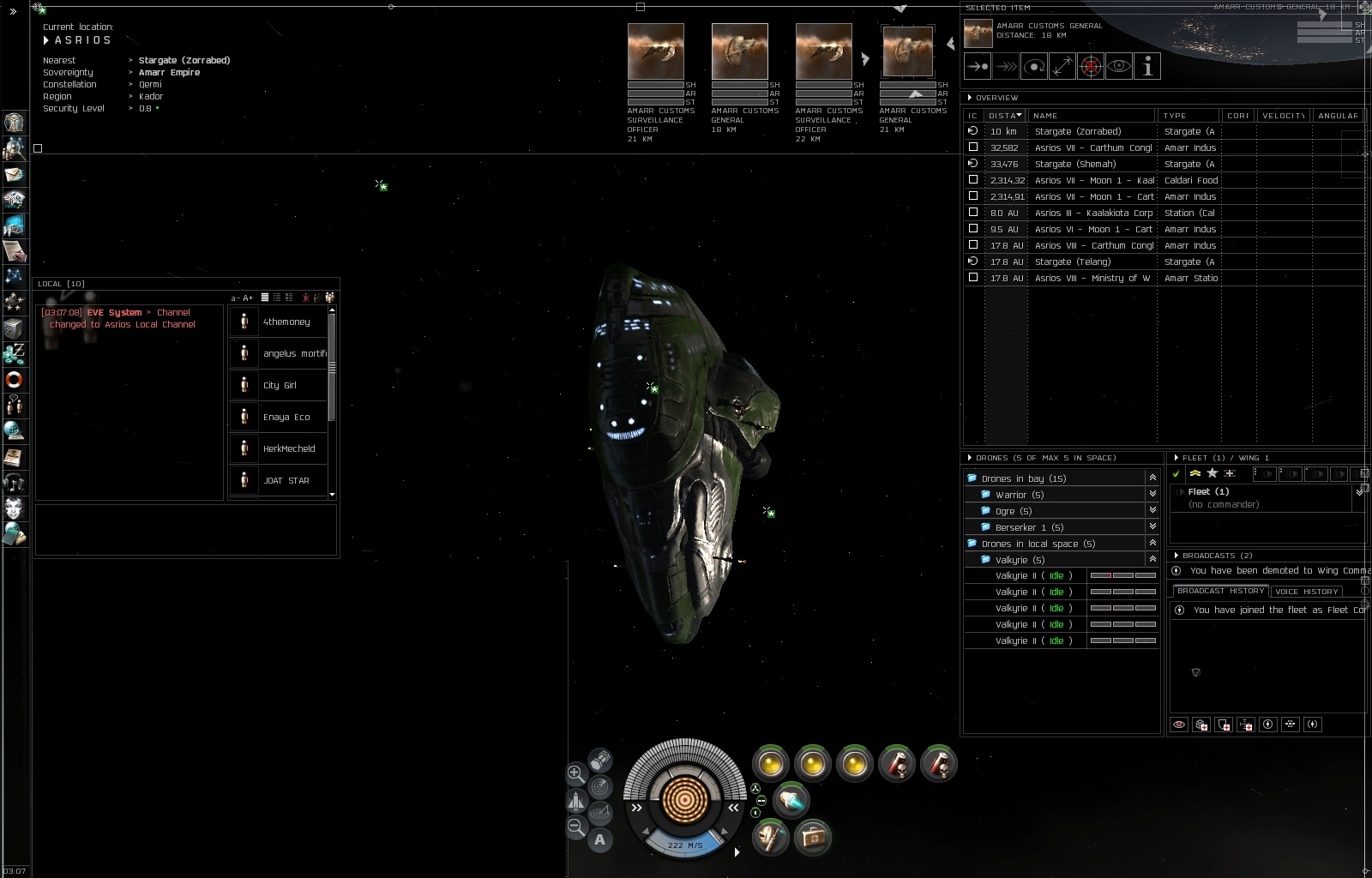
Task: Select the Amarr Customs General target at 18 km
Action: tap(739, 53)
